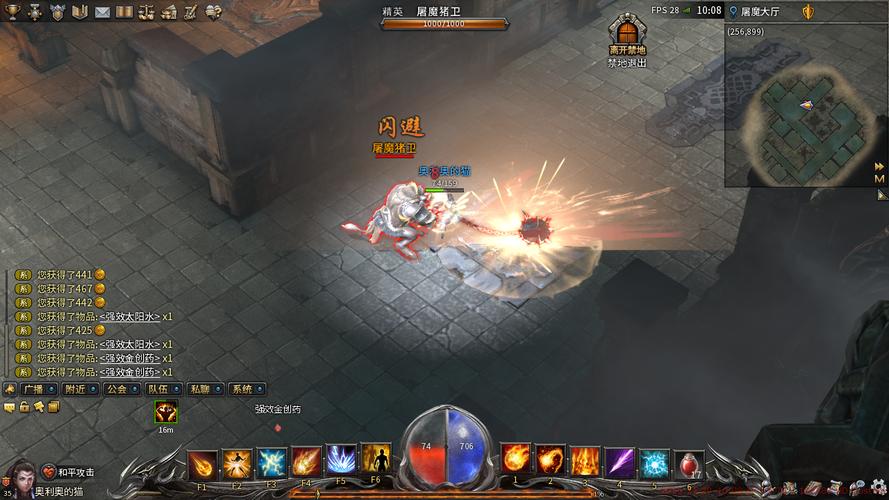Cast the purple streak skill in slot 4
The image size is (889, 500).
(619, 461)
